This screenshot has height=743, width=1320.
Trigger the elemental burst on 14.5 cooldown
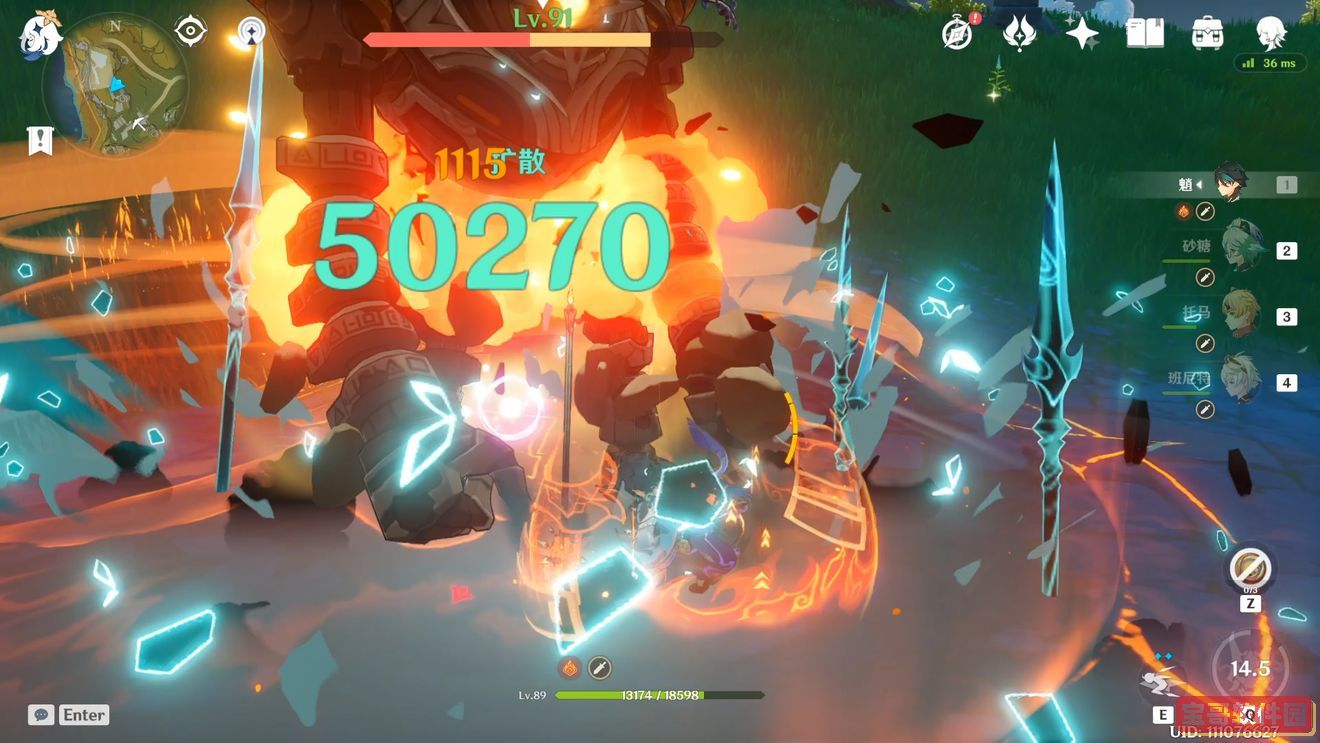tap(1250, 668)
